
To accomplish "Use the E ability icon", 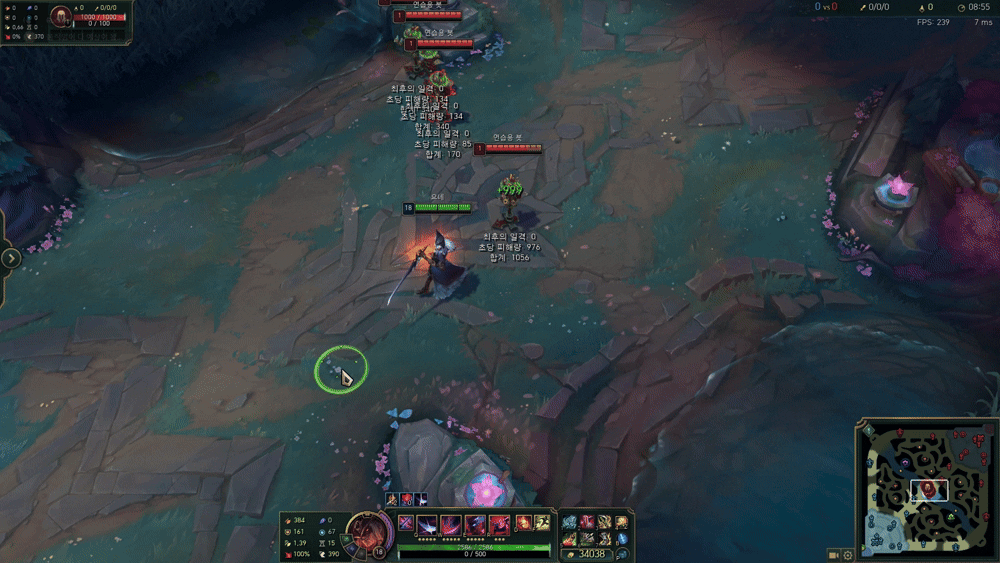I will pyautogui.click(x=474, y=523).
